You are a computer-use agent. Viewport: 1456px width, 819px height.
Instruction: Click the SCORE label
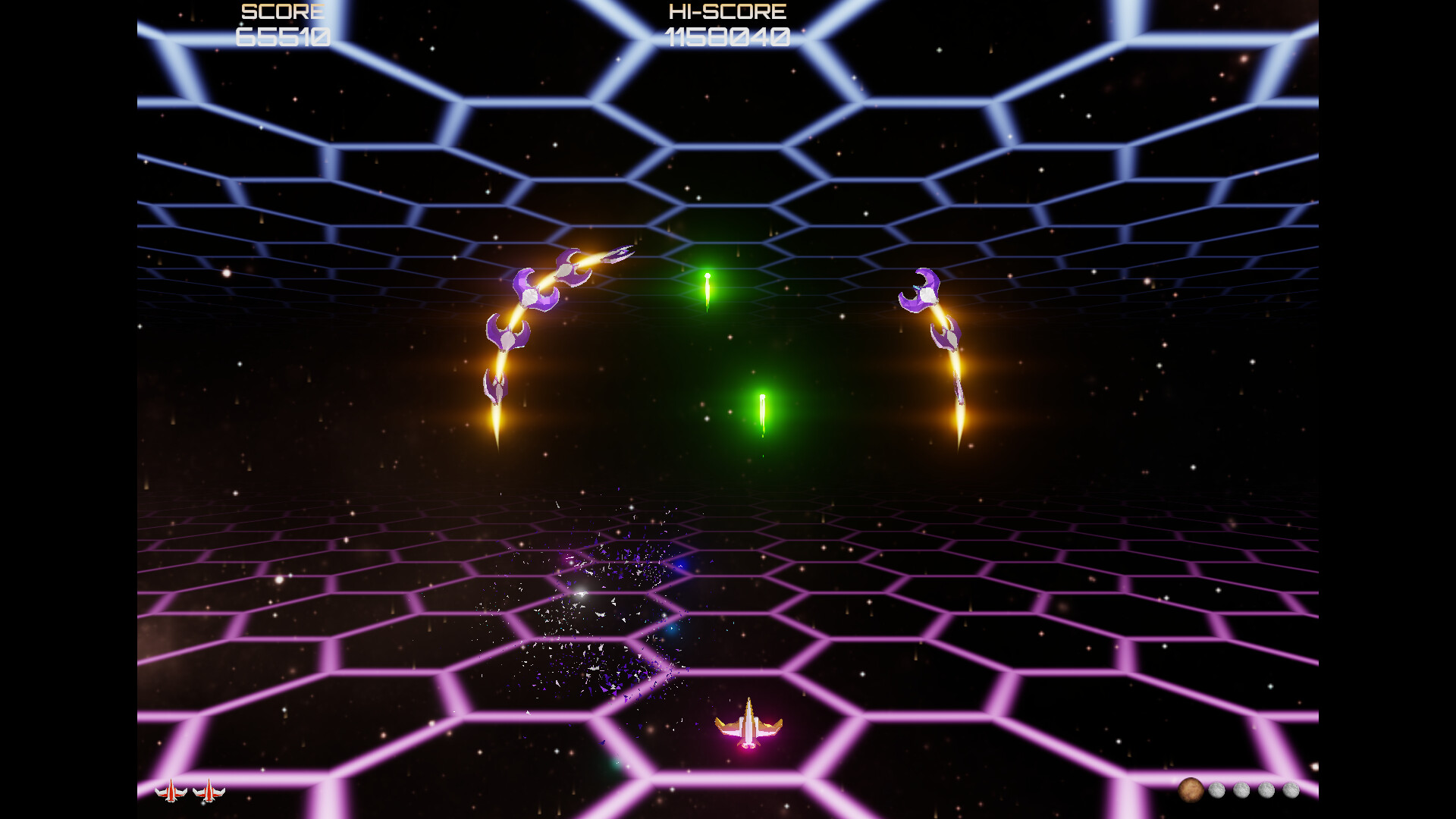pos(281,11)
